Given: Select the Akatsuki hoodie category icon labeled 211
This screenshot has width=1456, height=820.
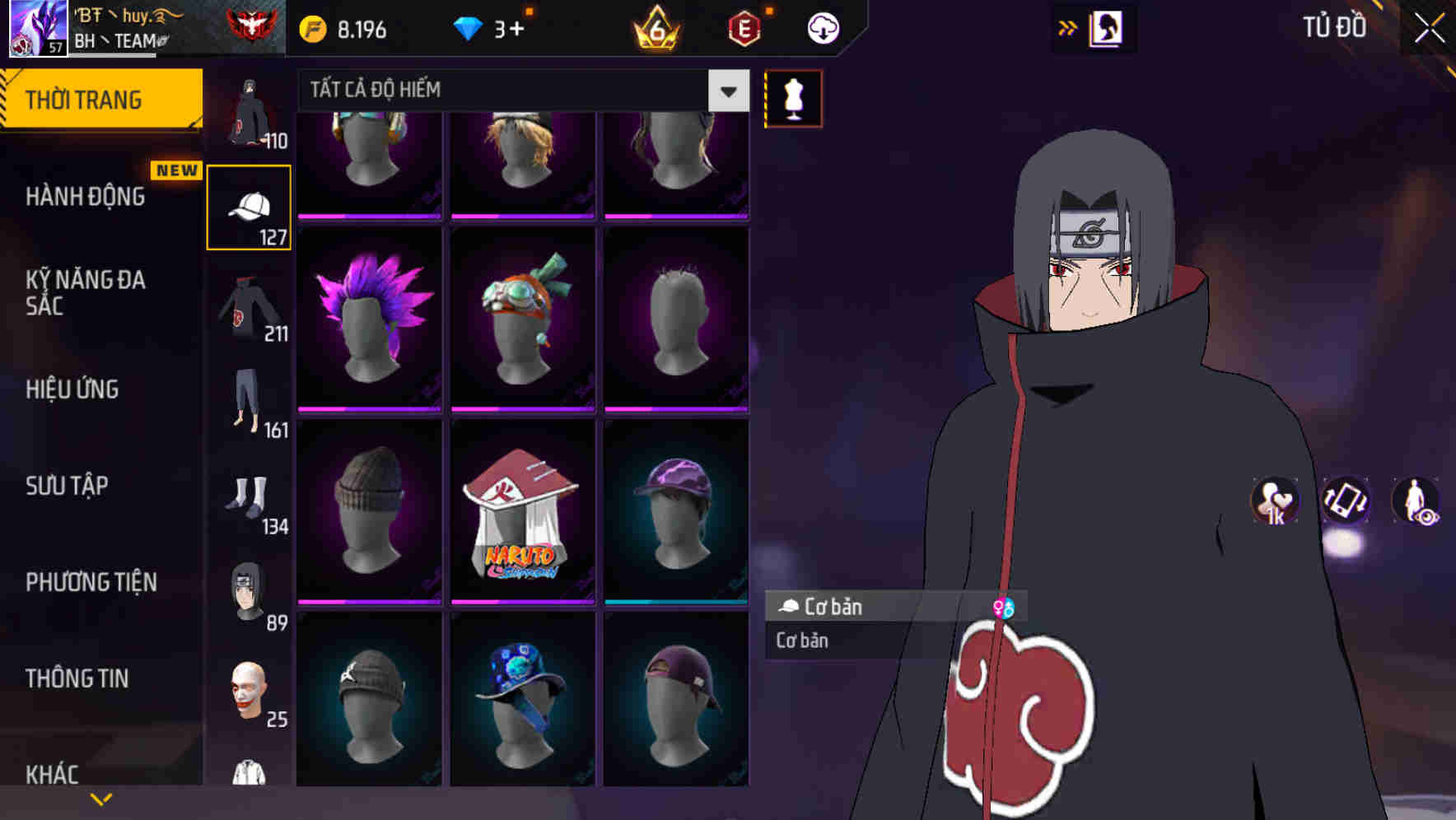Looking at the screenshot, I should (x=249, y=309).
